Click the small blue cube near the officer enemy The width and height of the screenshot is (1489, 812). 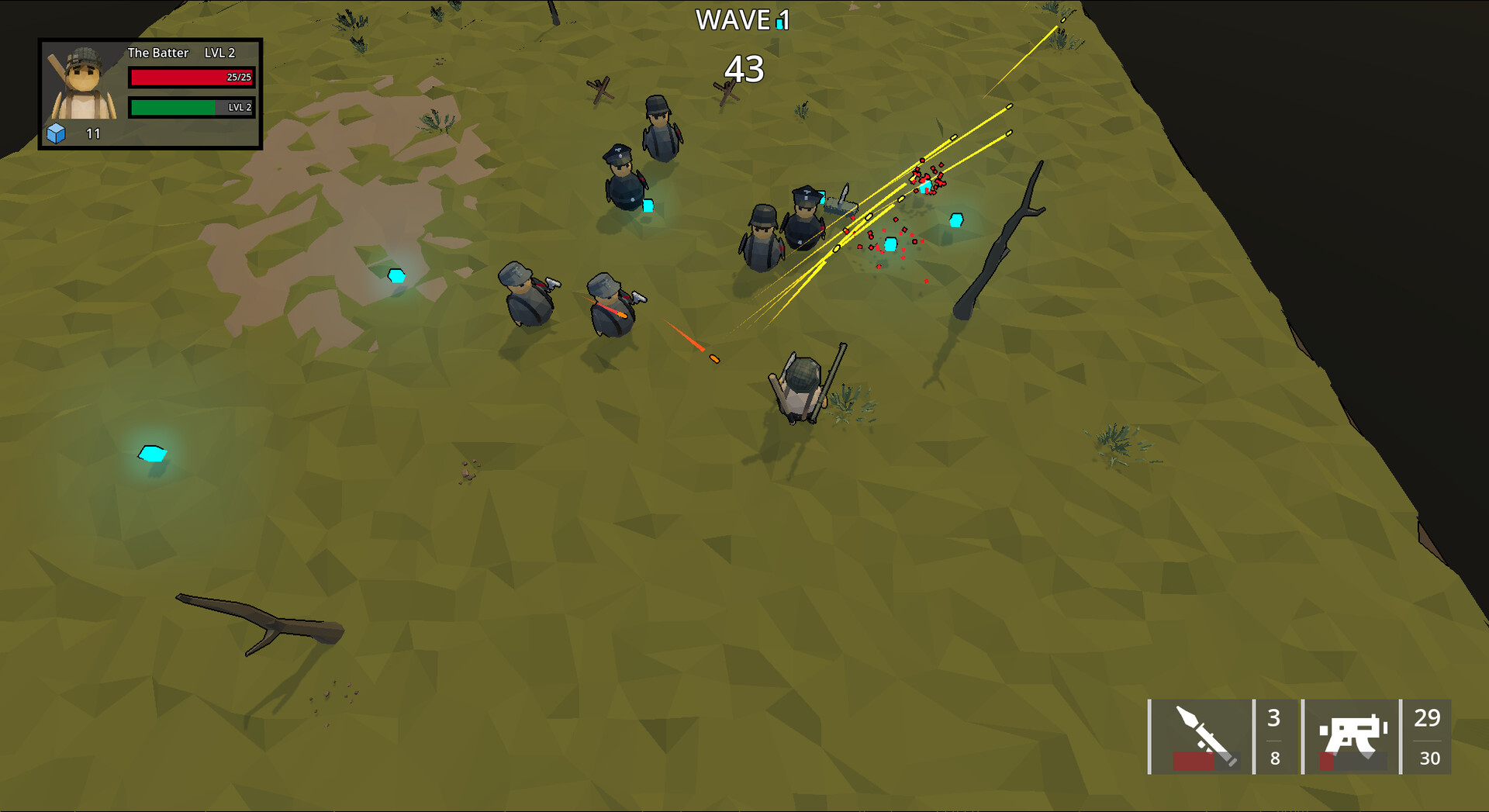click(x=648, y=206)
